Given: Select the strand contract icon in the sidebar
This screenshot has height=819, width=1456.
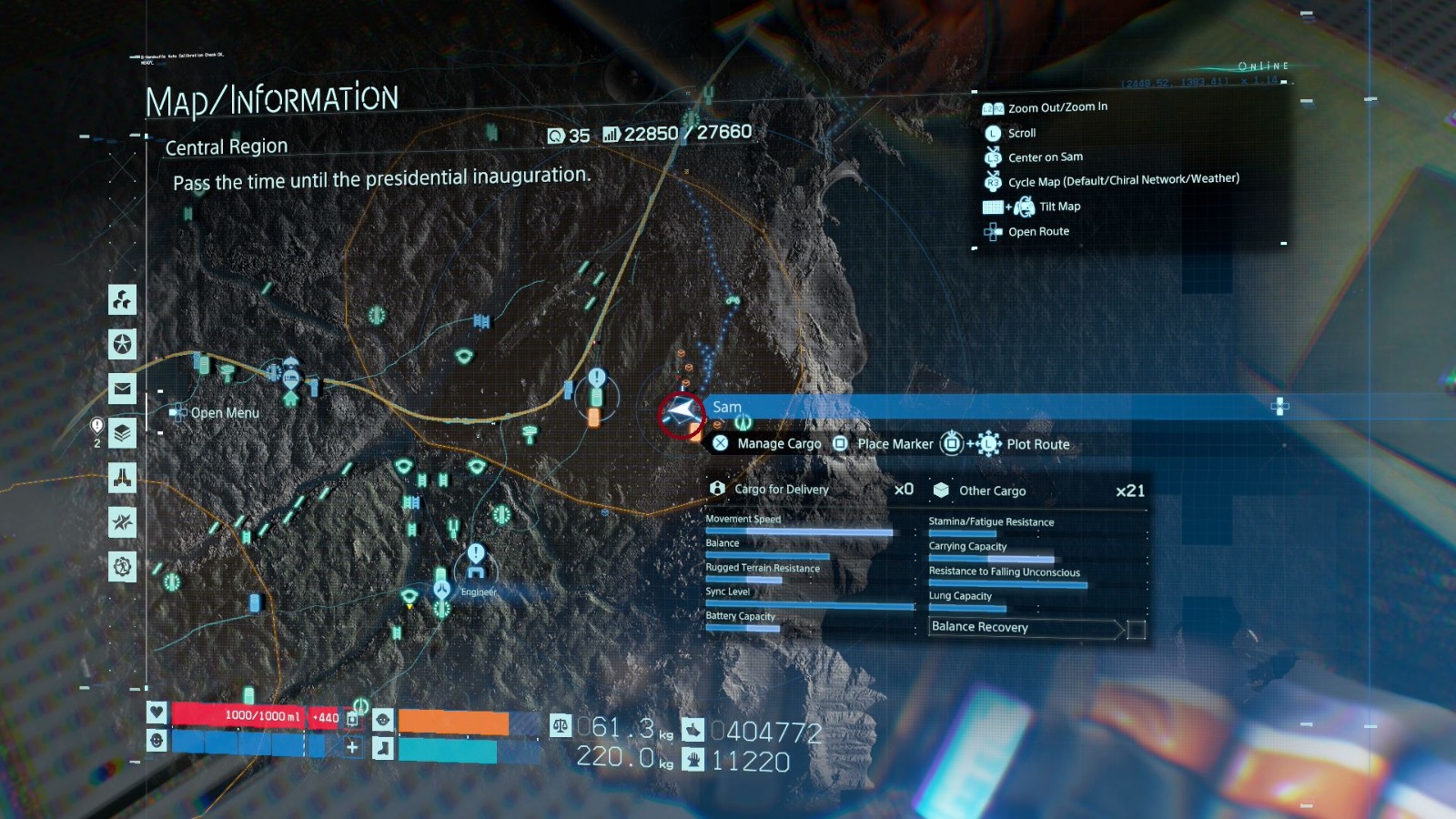Looking at the screenshot, I should (x=123, y=523).
